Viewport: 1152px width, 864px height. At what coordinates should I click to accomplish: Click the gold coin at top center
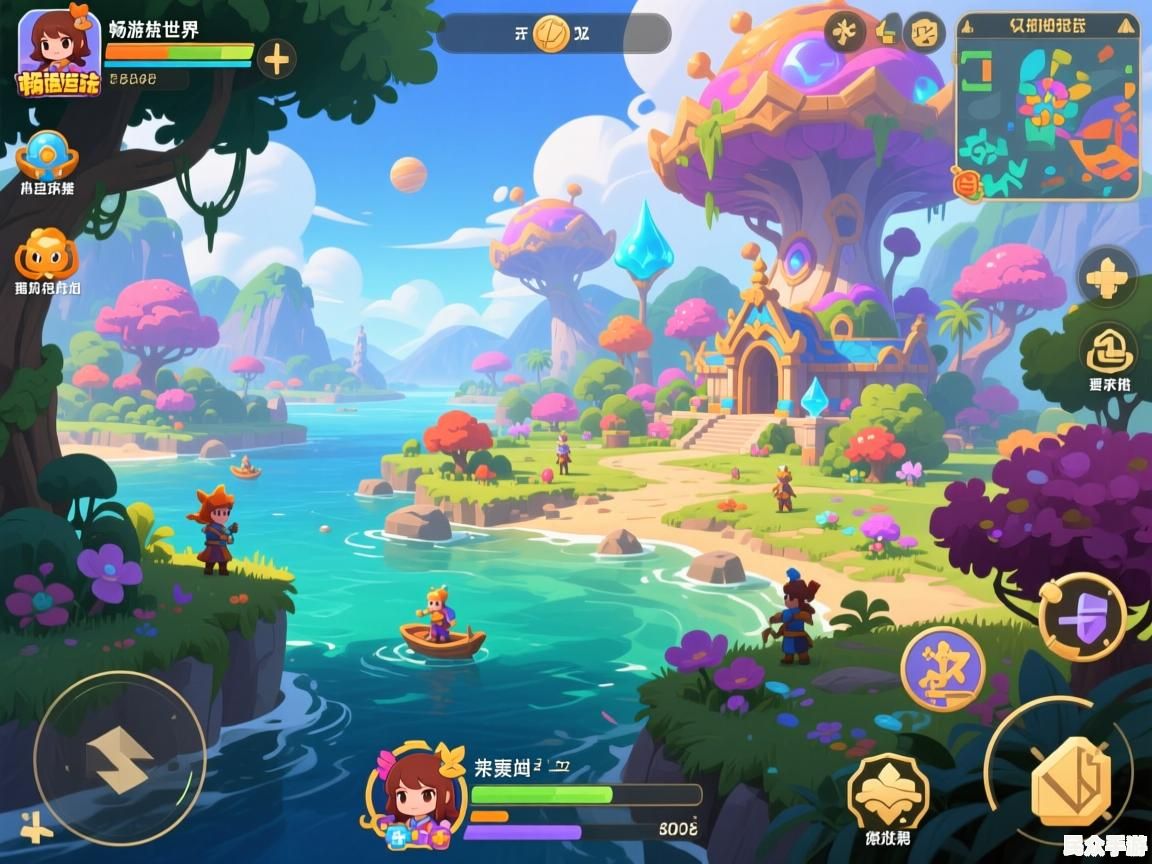click(x=551, y=34)
